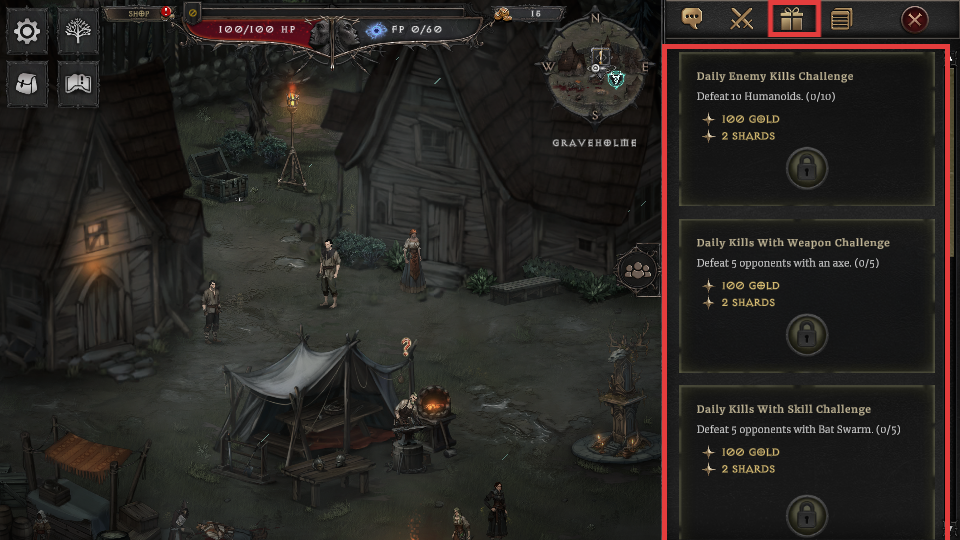Switch to the chat bubble tab
Viewport: 960px width, 540px height.
691,19
